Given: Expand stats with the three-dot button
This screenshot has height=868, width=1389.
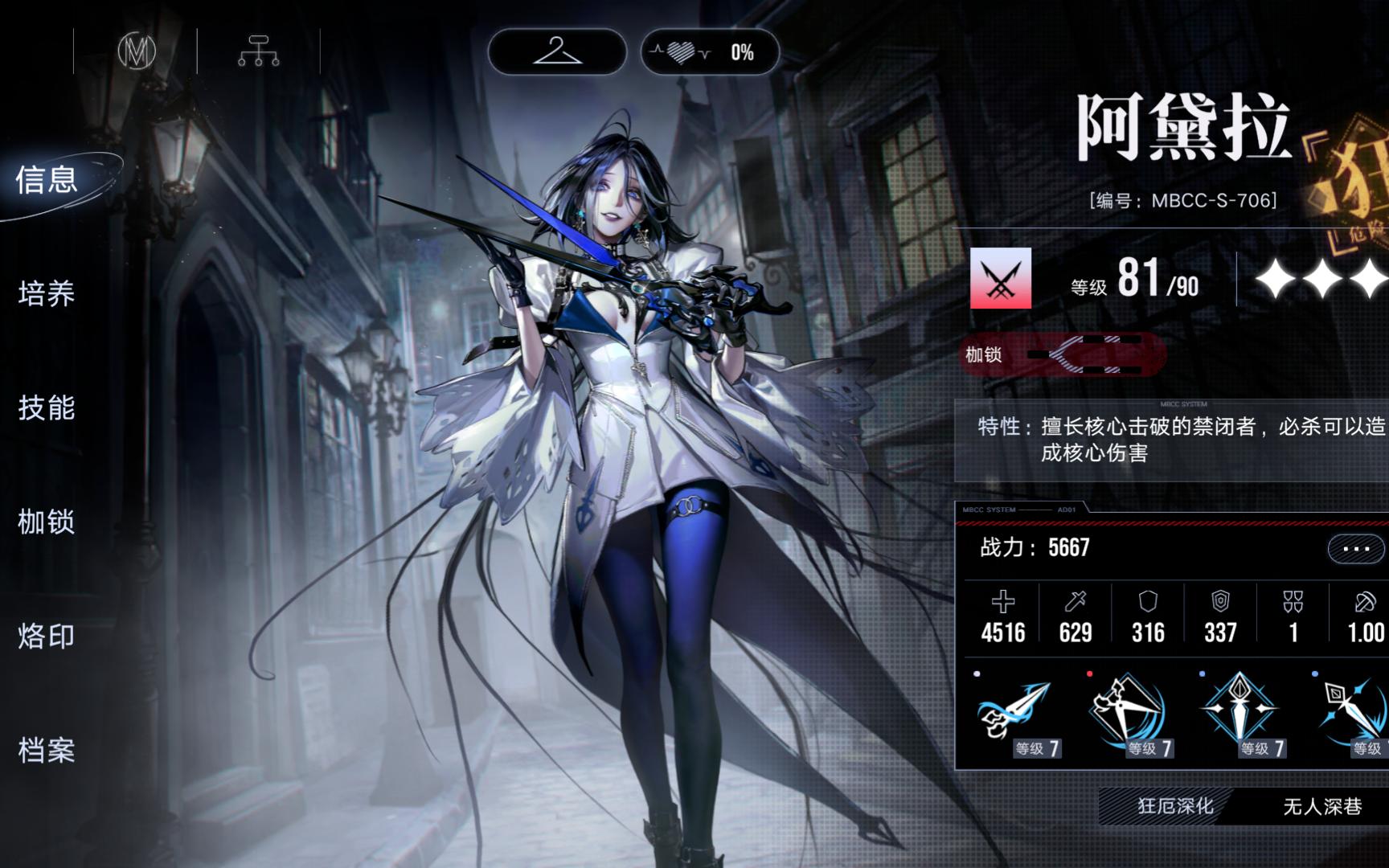Looking at the screenshot, I should [x=1356, y=550].
